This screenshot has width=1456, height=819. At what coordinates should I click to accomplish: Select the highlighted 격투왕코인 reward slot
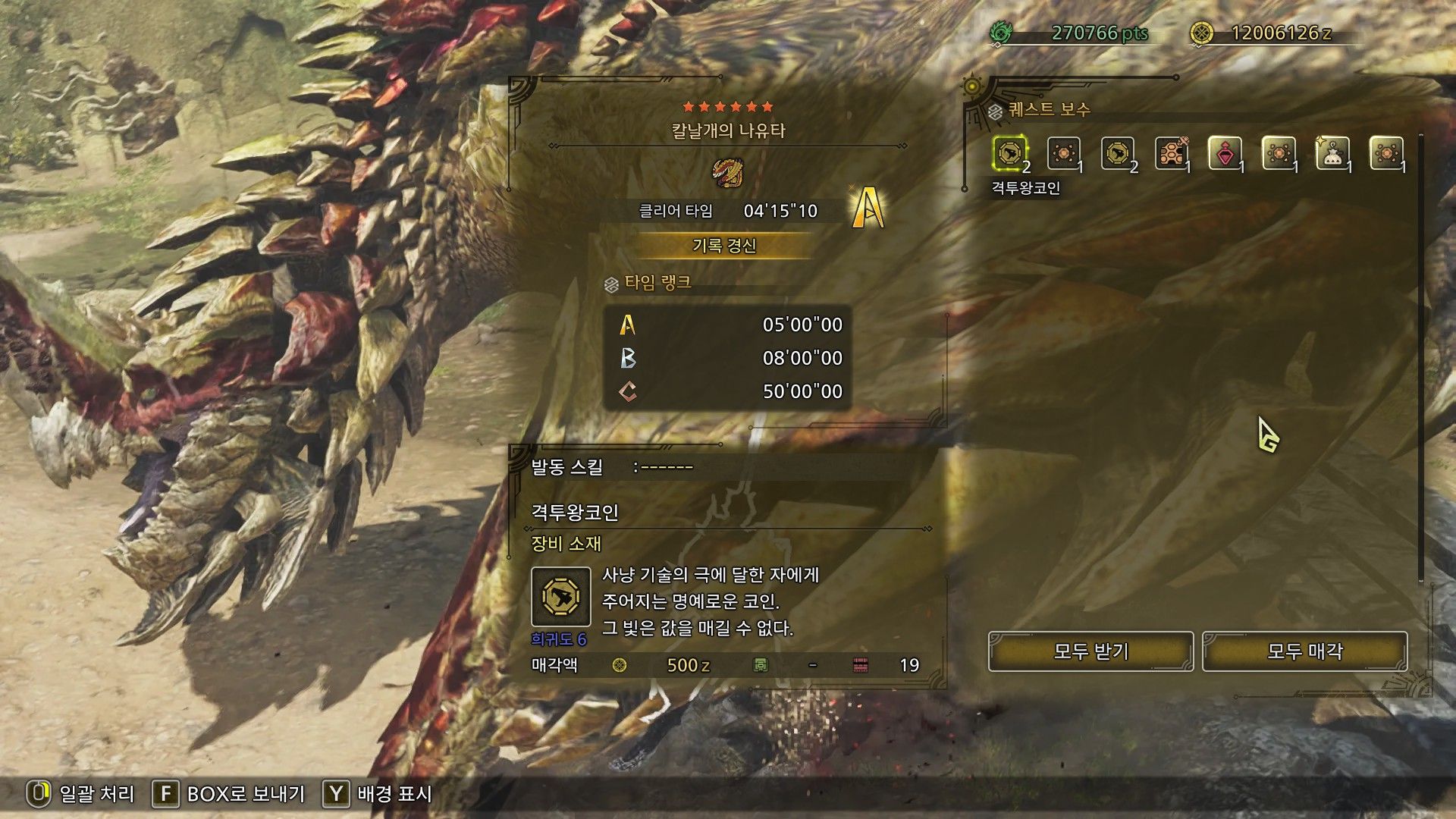pyautogui.click(x=1009, y=154)
